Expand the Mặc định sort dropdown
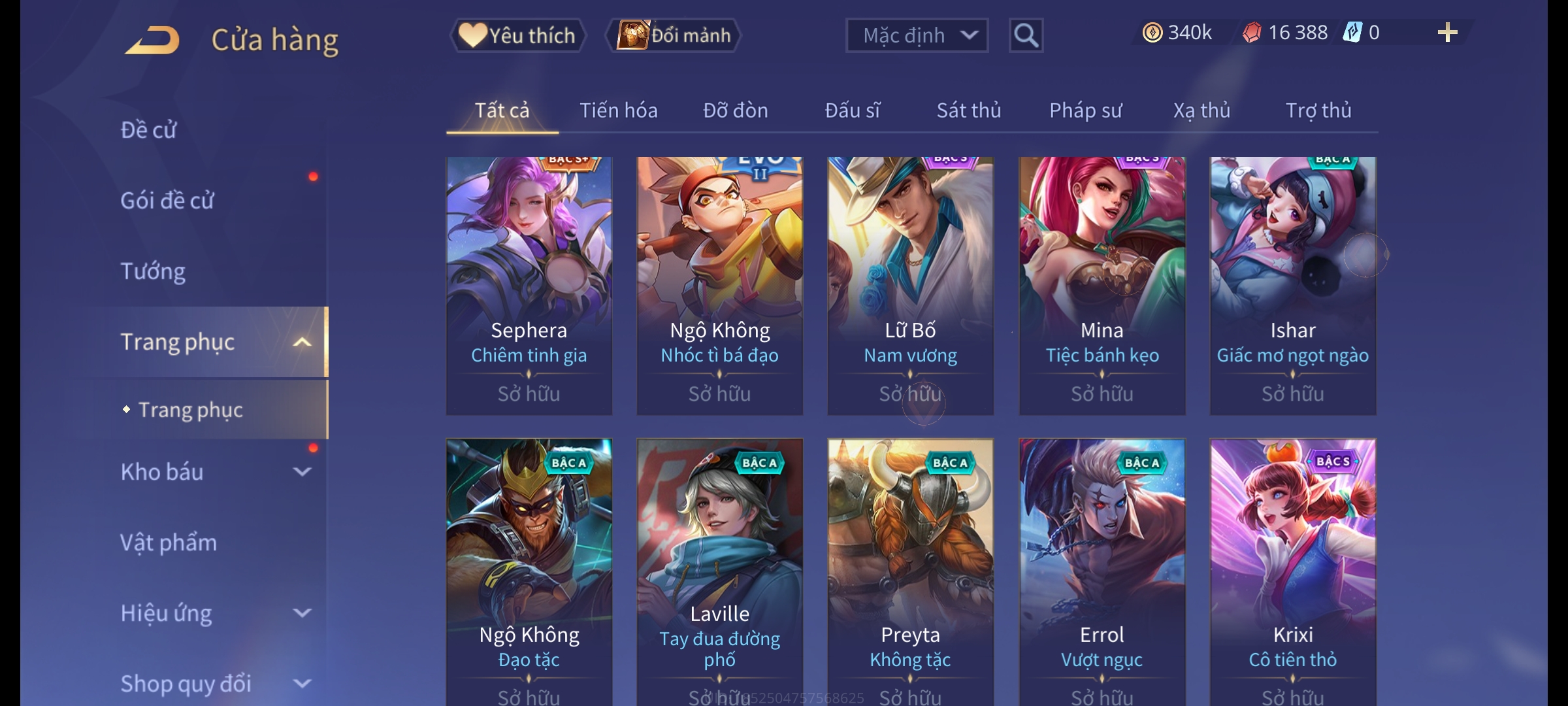Screen dimensions: 1568x706 click(x=917, y=35)
